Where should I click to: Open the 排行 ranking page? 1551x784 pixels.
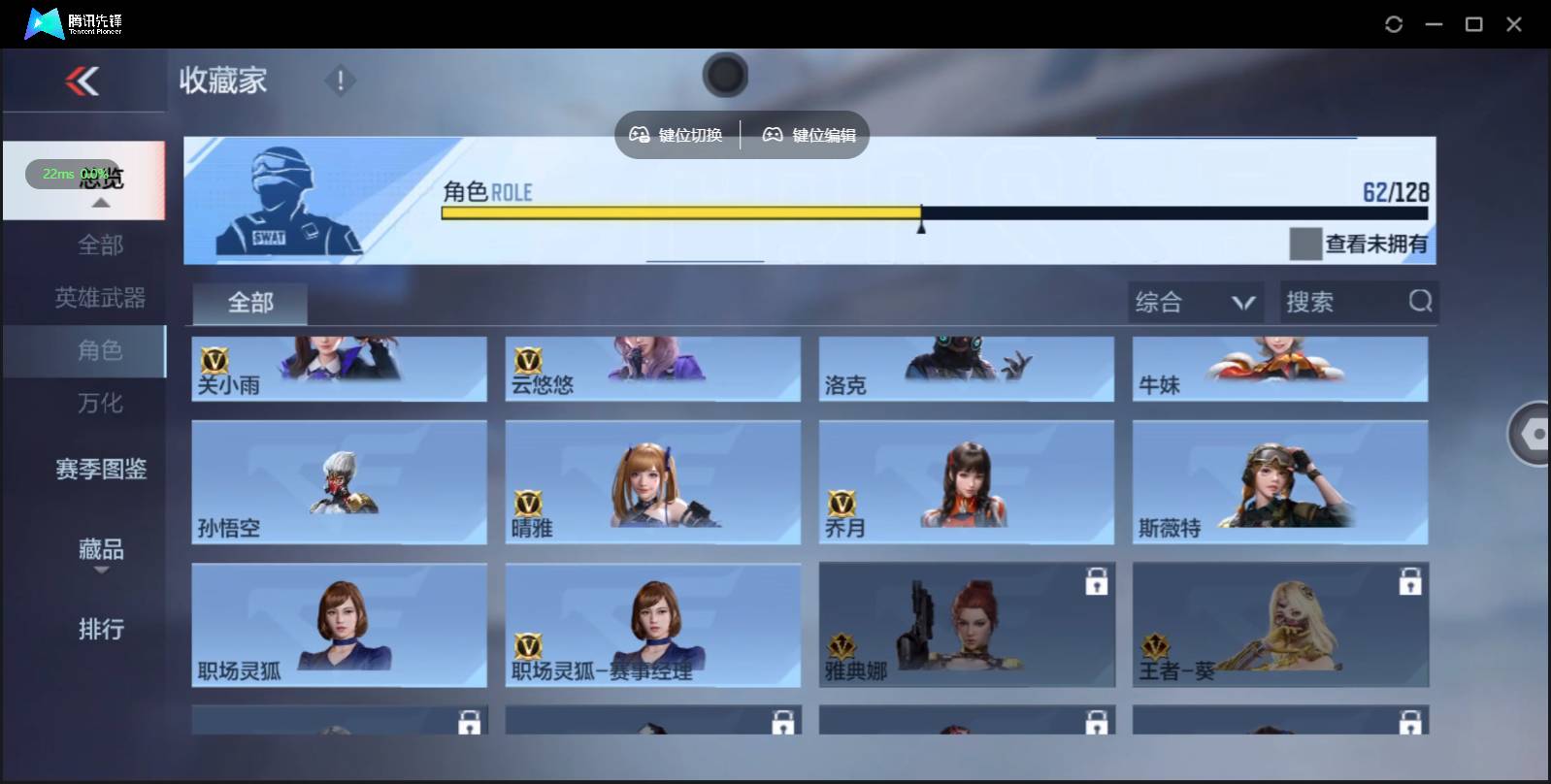point(100,630)
